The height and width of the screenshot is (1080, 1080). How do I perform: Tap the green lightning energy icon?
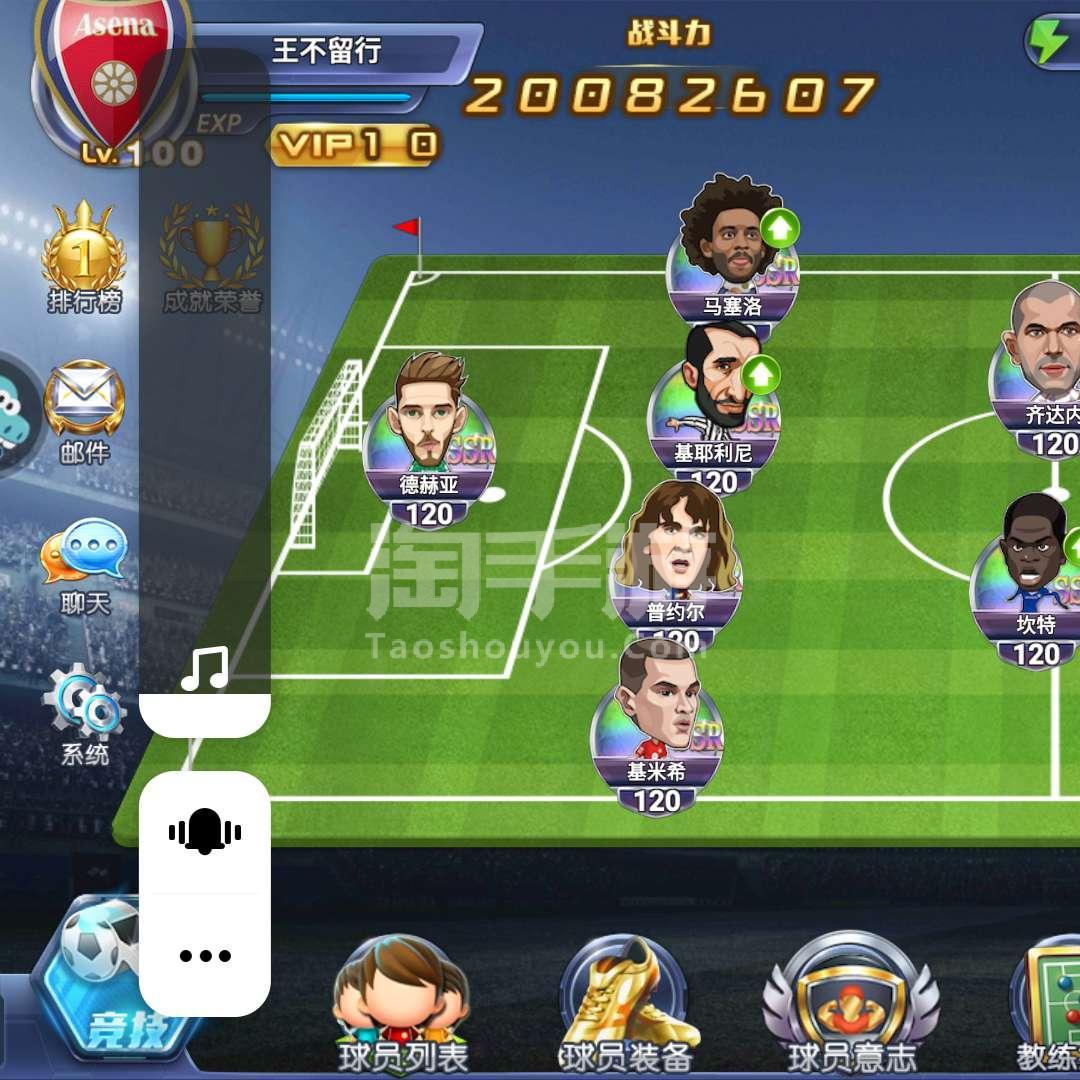click(x=1050, y=42)
